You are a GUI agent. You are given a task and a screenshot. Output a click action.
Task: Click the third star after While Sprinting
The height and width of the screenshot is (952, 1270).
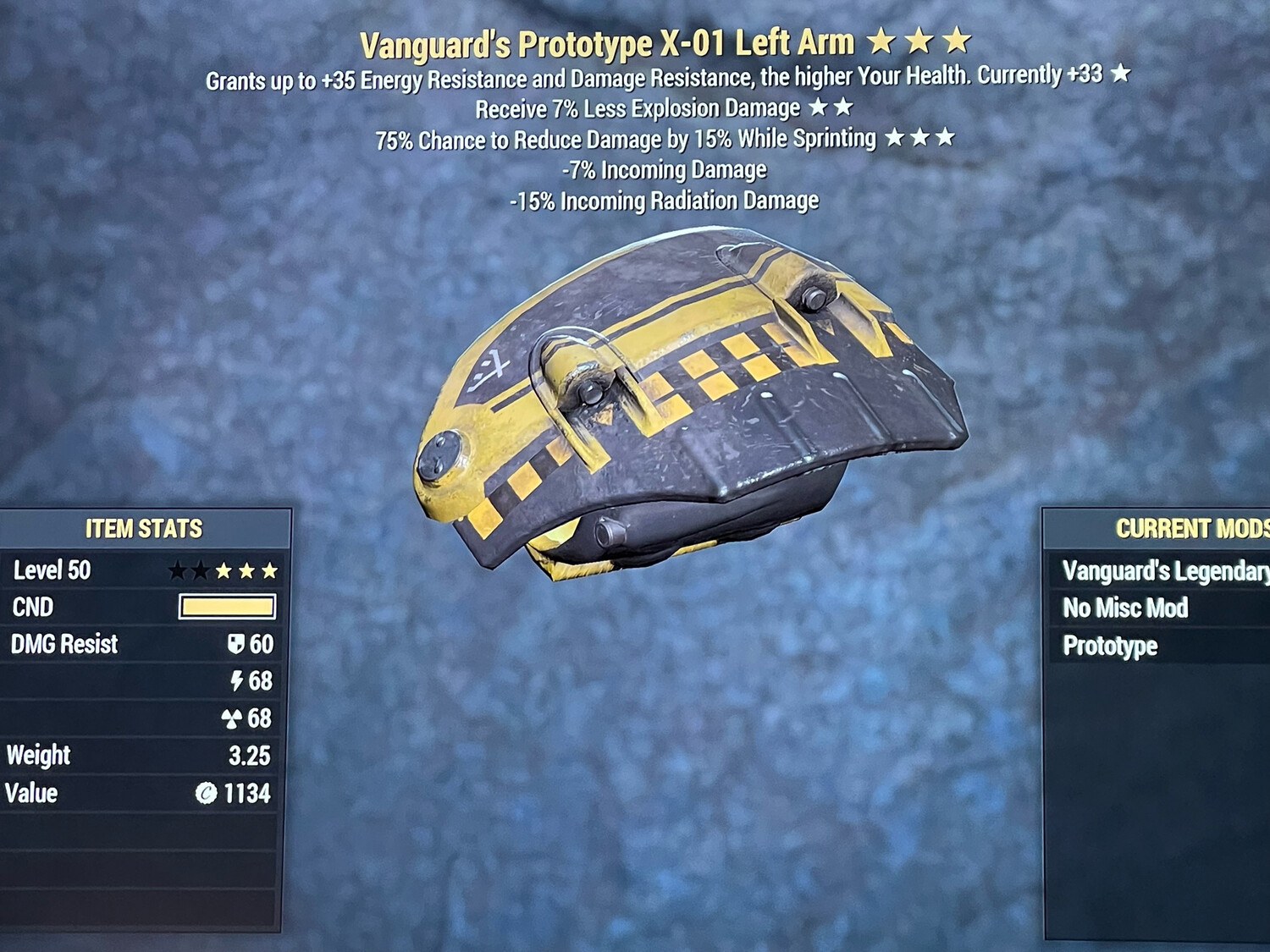pyautogui.click(x=947, y=139)
